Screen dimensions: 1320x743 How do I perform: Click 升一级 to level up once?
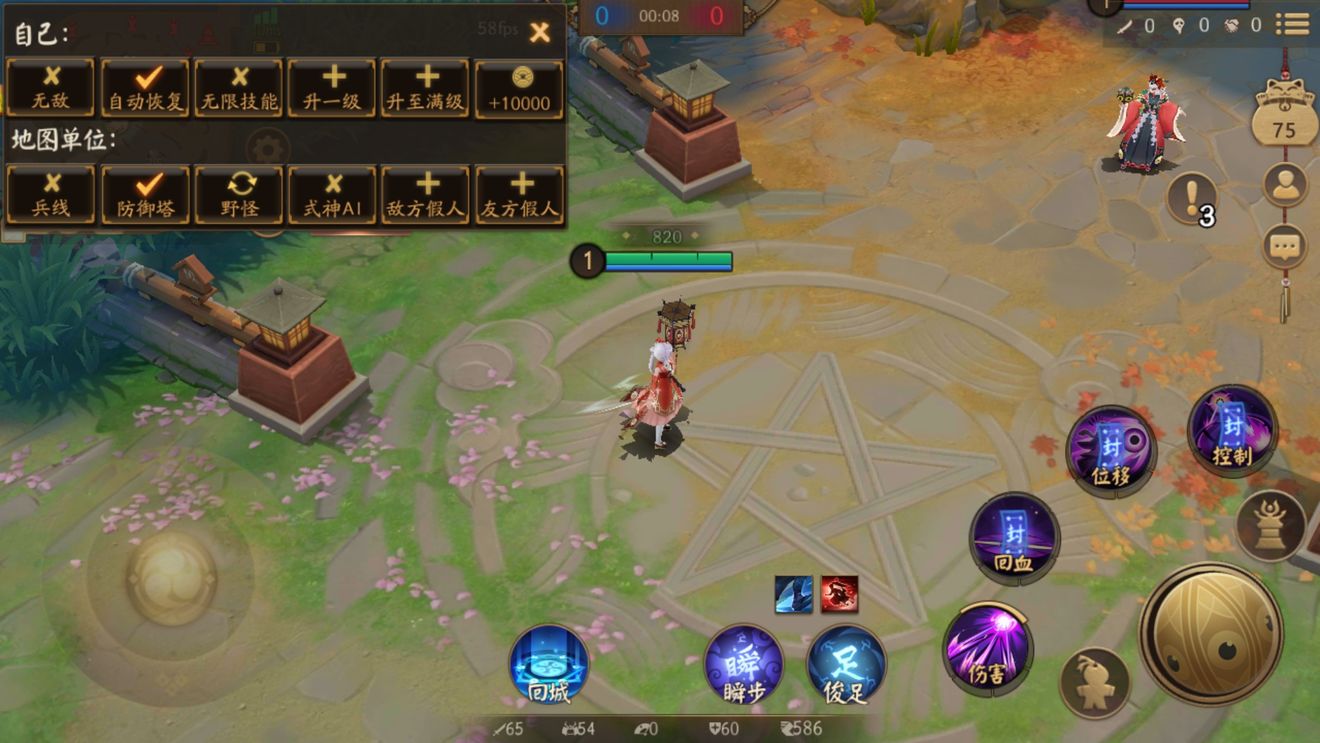click(x=332, y=88)
